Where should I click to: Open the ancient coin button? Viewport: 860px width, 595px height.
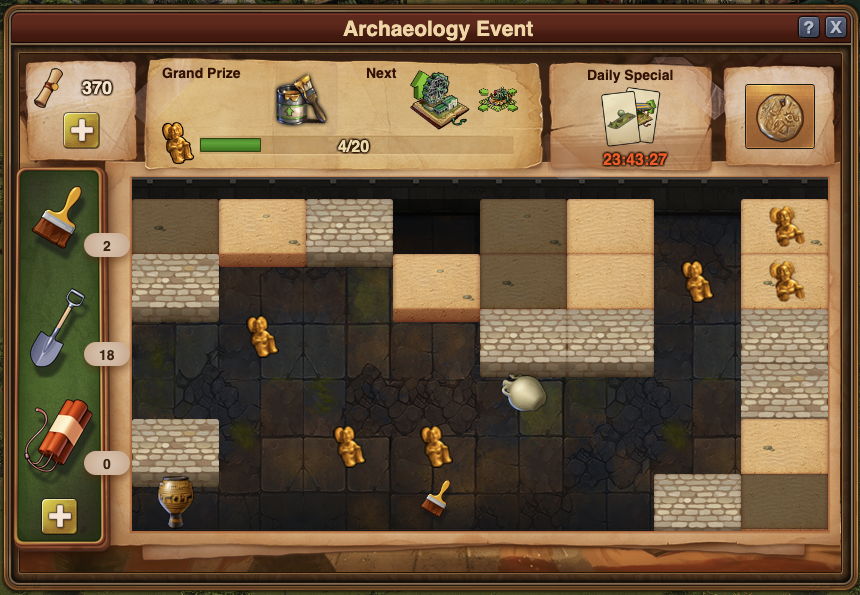coord(780,116)
